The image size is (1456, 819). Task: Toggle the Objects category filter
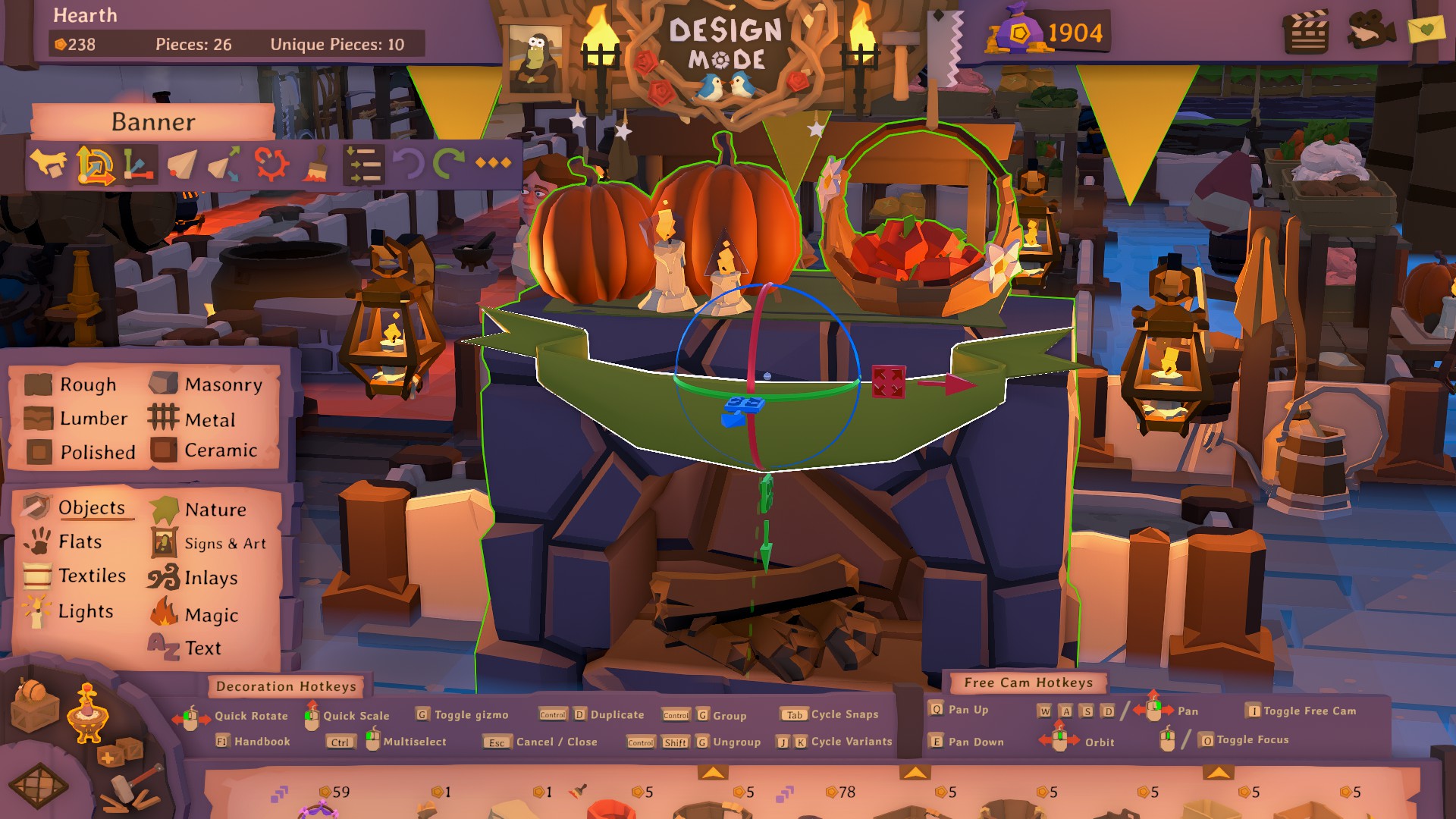(x=91, y=508)
